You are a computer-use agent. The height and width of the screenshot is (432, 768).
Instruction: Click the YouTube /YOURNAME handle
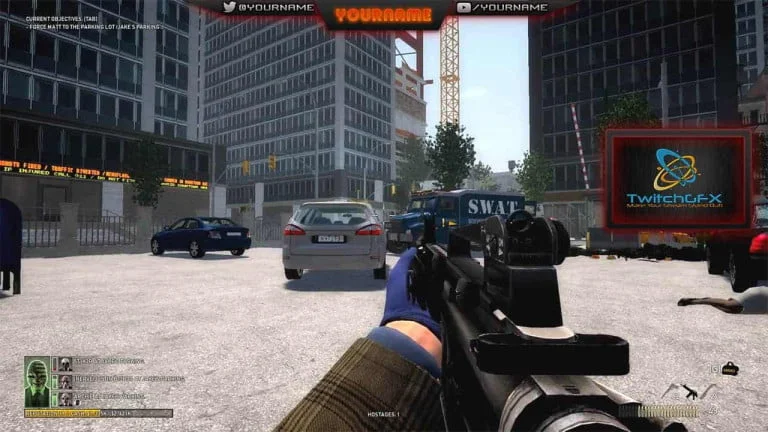tap(503, 8)
